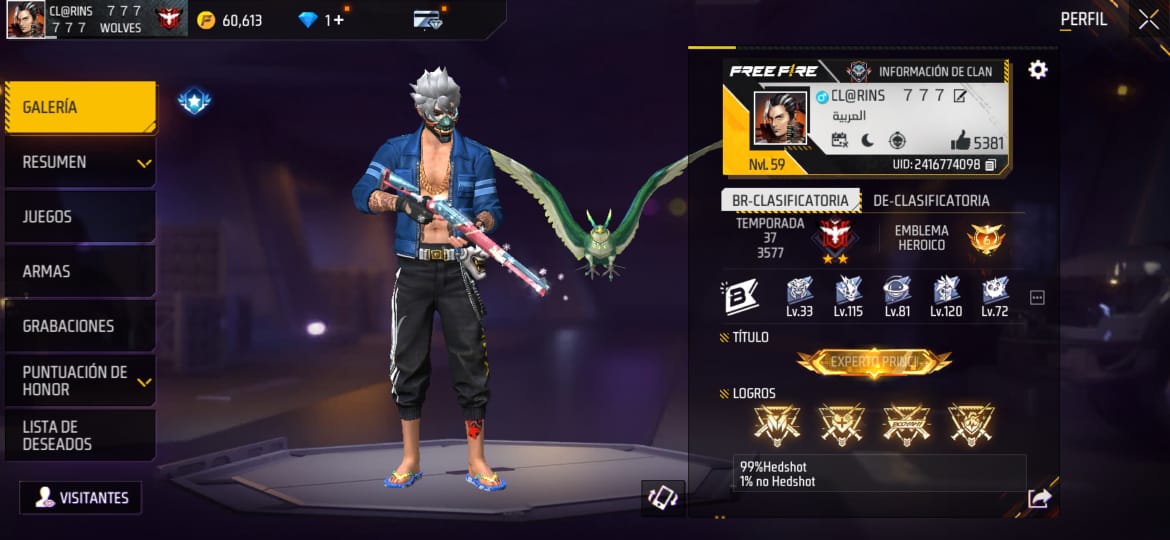
Task: Switch to DE-Clasificatoria tab
Action: click(x=931, y=200)
